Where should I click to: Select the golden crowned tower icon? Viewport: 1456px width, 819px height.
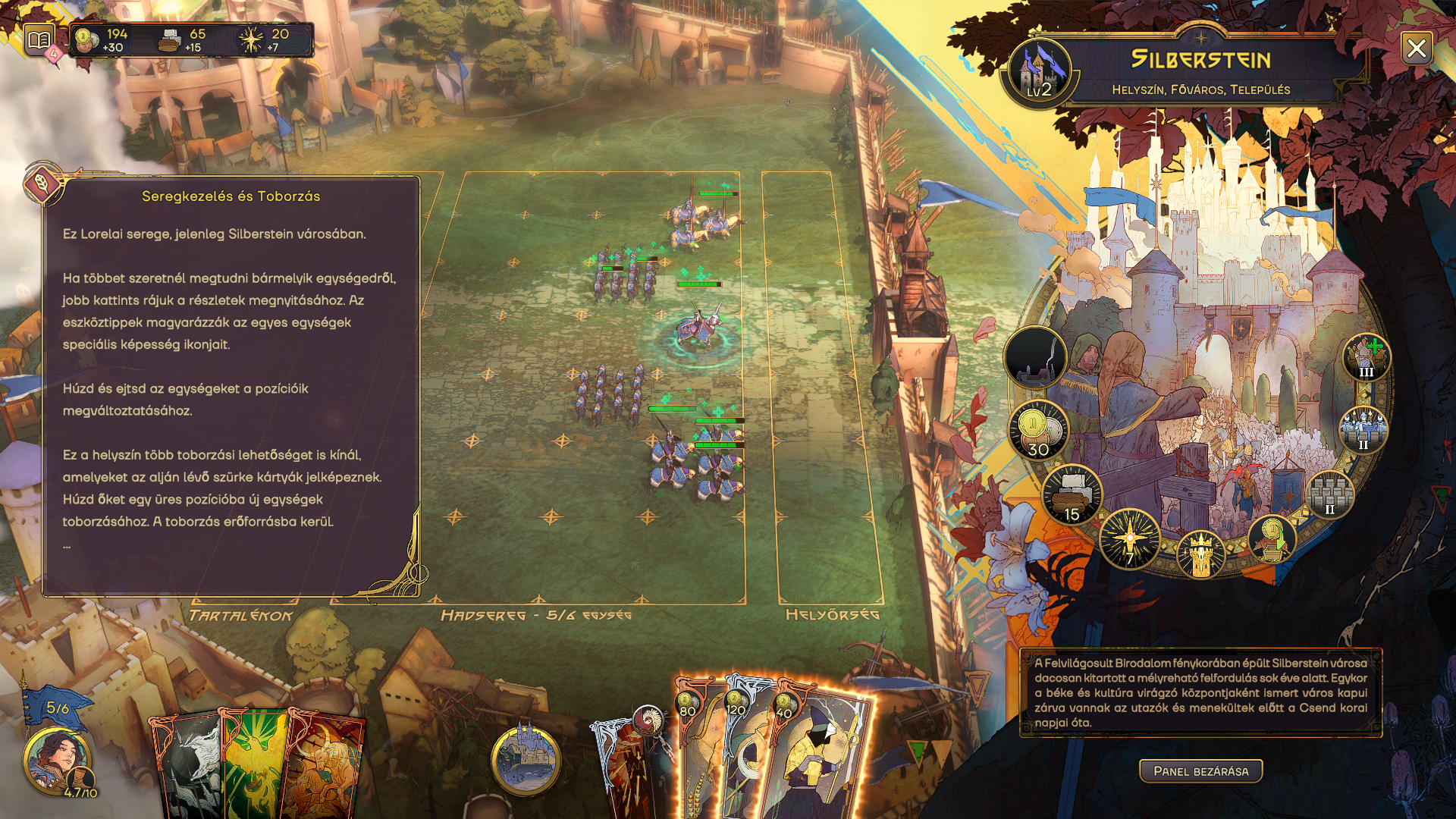click(1200, 554)
